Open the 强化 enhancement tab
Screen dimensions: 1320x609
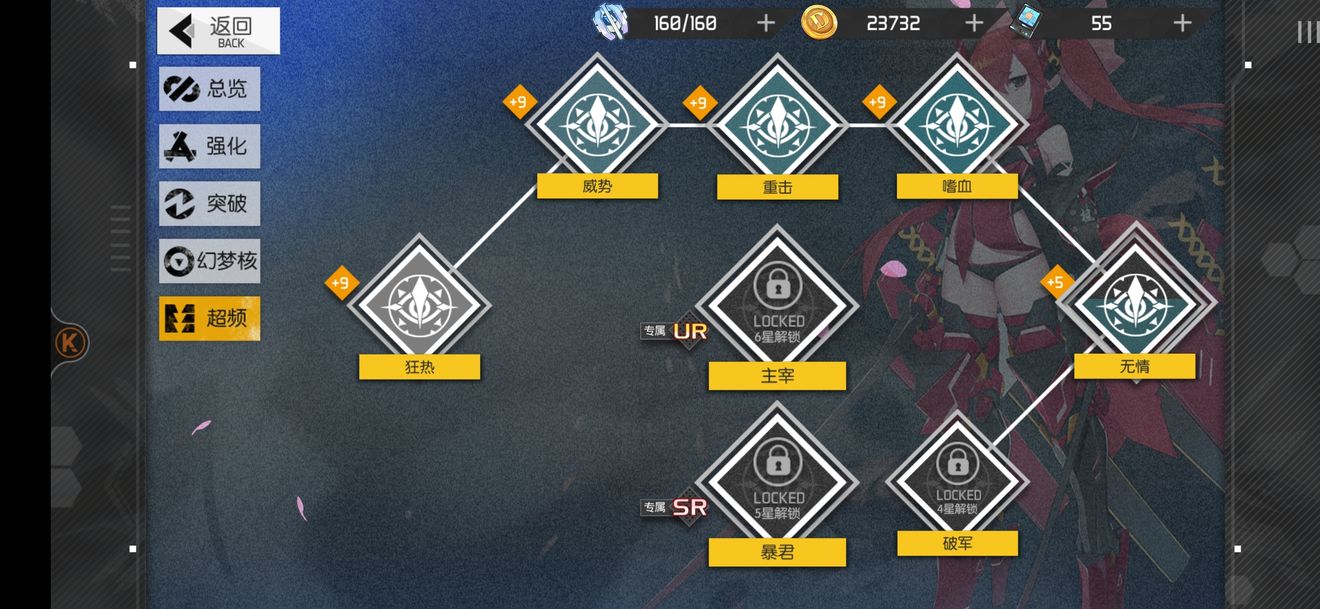(x=210, y=146)
